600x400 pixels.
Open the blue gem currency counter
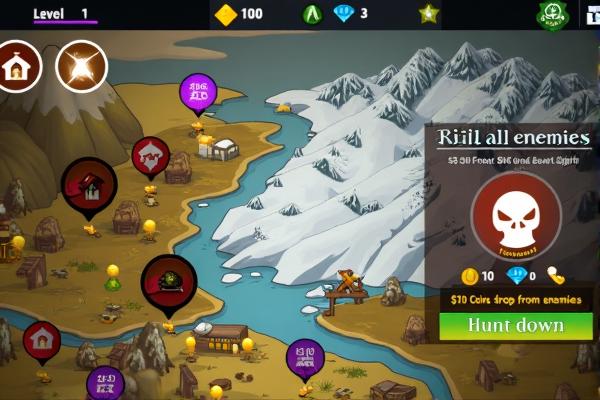[351, 14]
